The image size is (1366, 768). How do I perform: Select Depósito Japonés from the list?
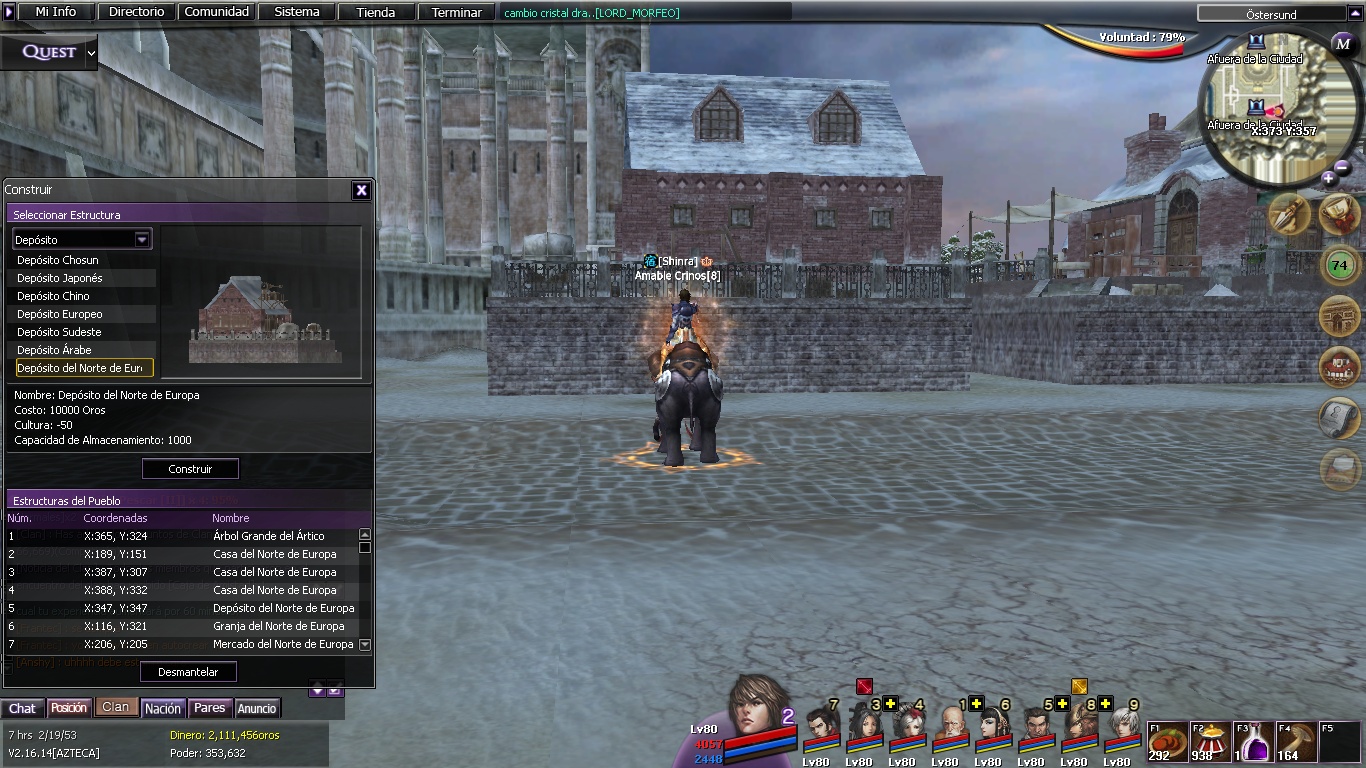point(60,278)
